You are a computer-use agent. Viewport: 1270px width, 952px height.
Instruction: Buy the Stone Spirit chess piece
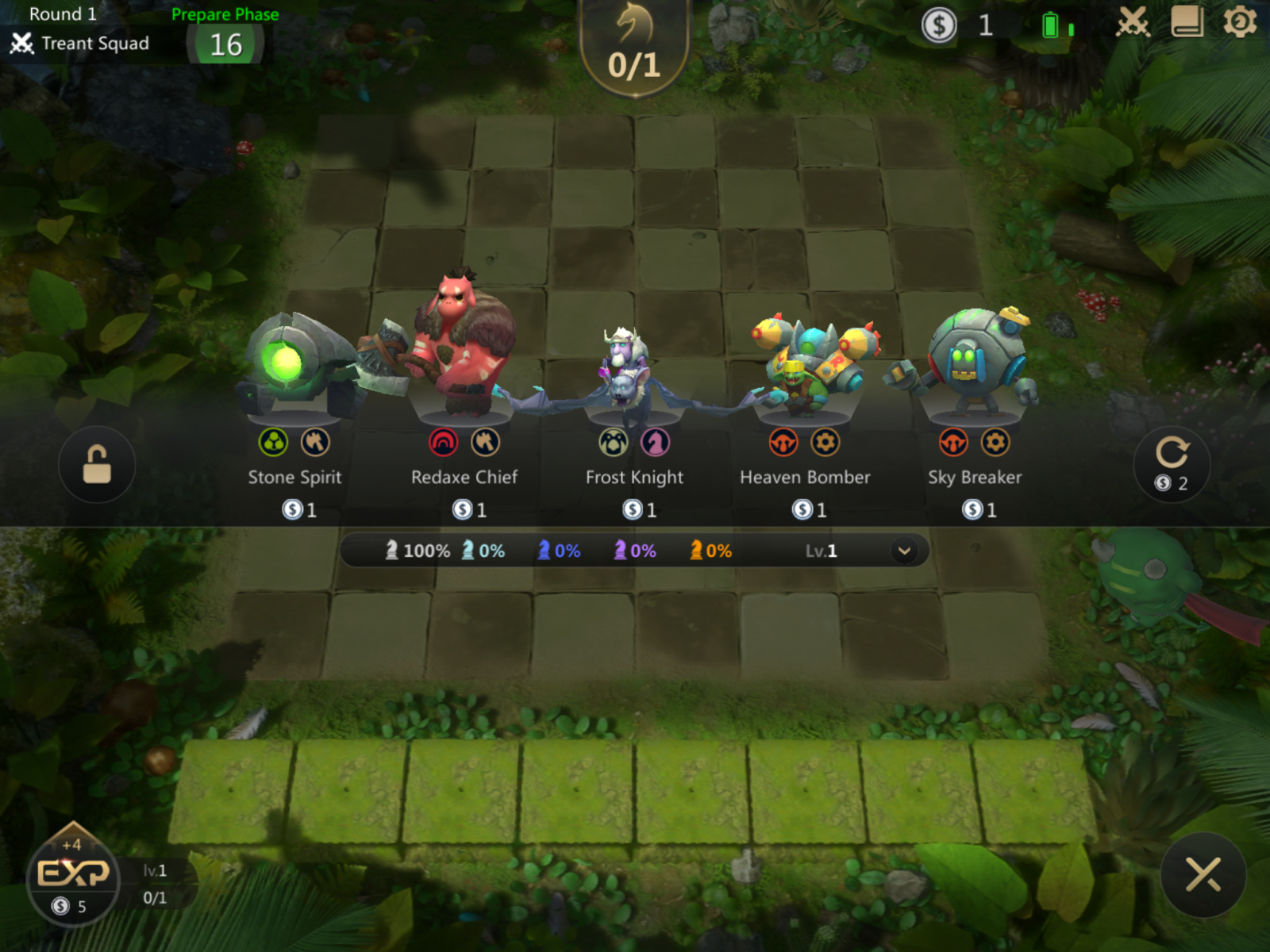295,413
